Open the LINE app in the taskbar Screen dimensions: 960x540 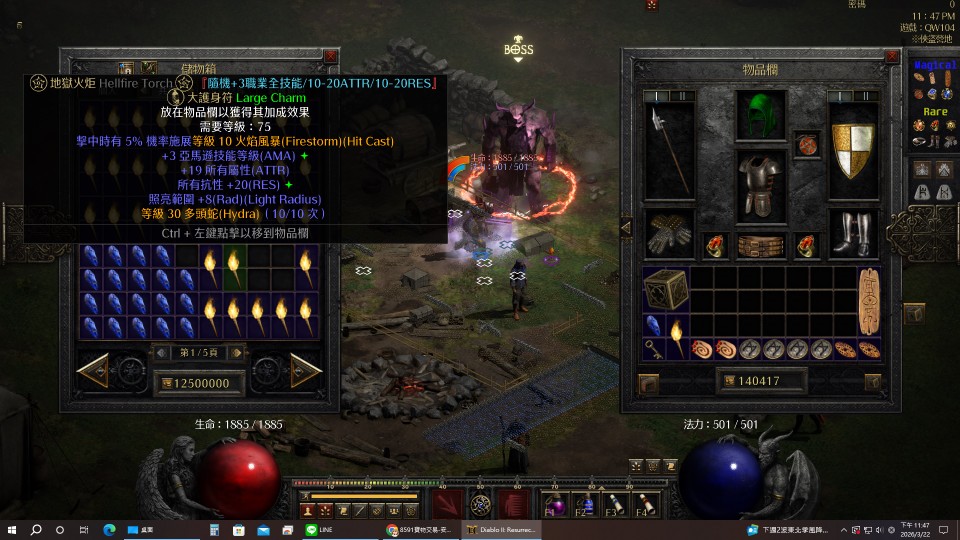[x=312, y=529]
